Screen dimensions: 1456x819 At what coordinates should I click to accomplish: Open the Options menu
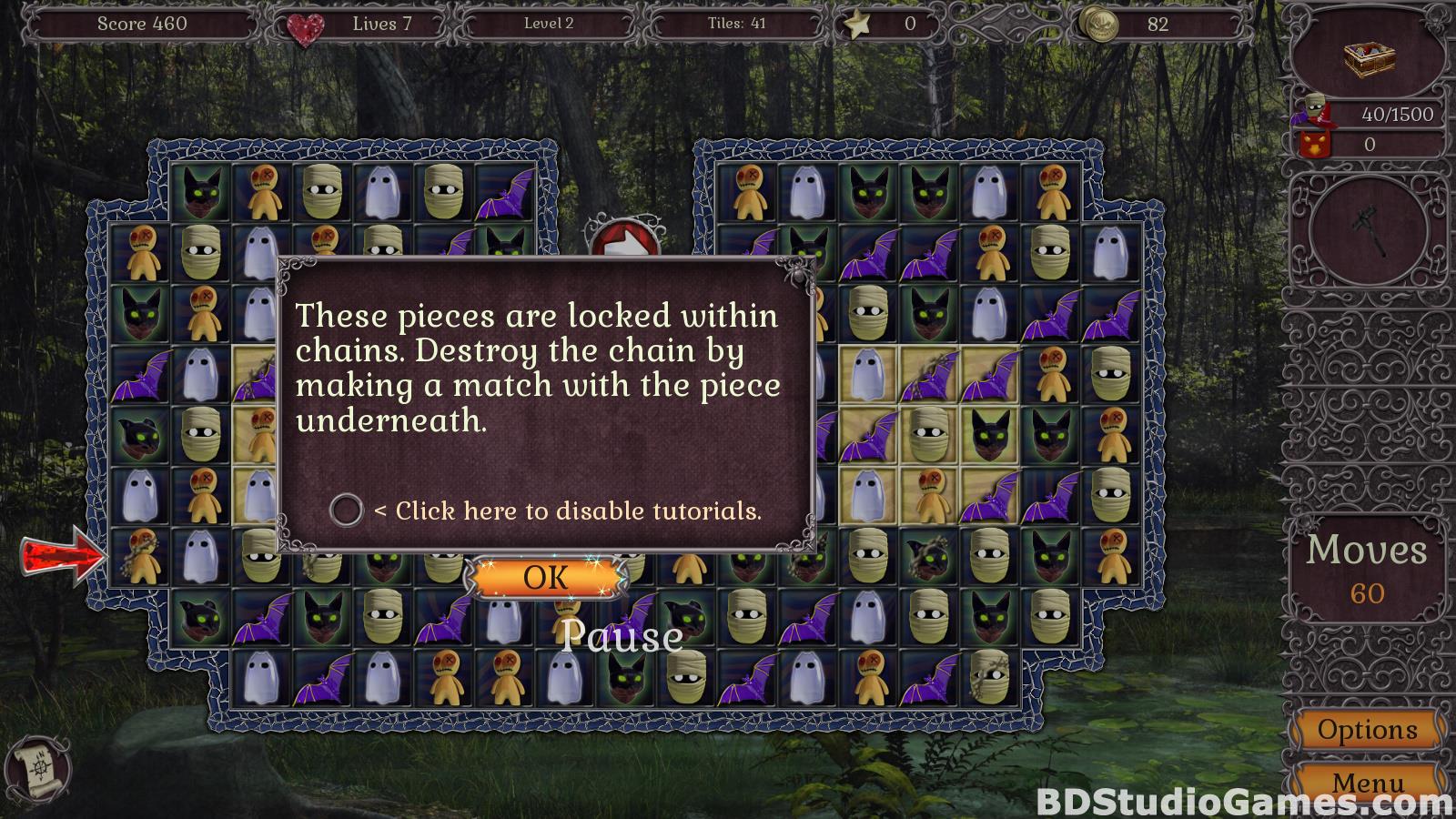[1367, 730]
